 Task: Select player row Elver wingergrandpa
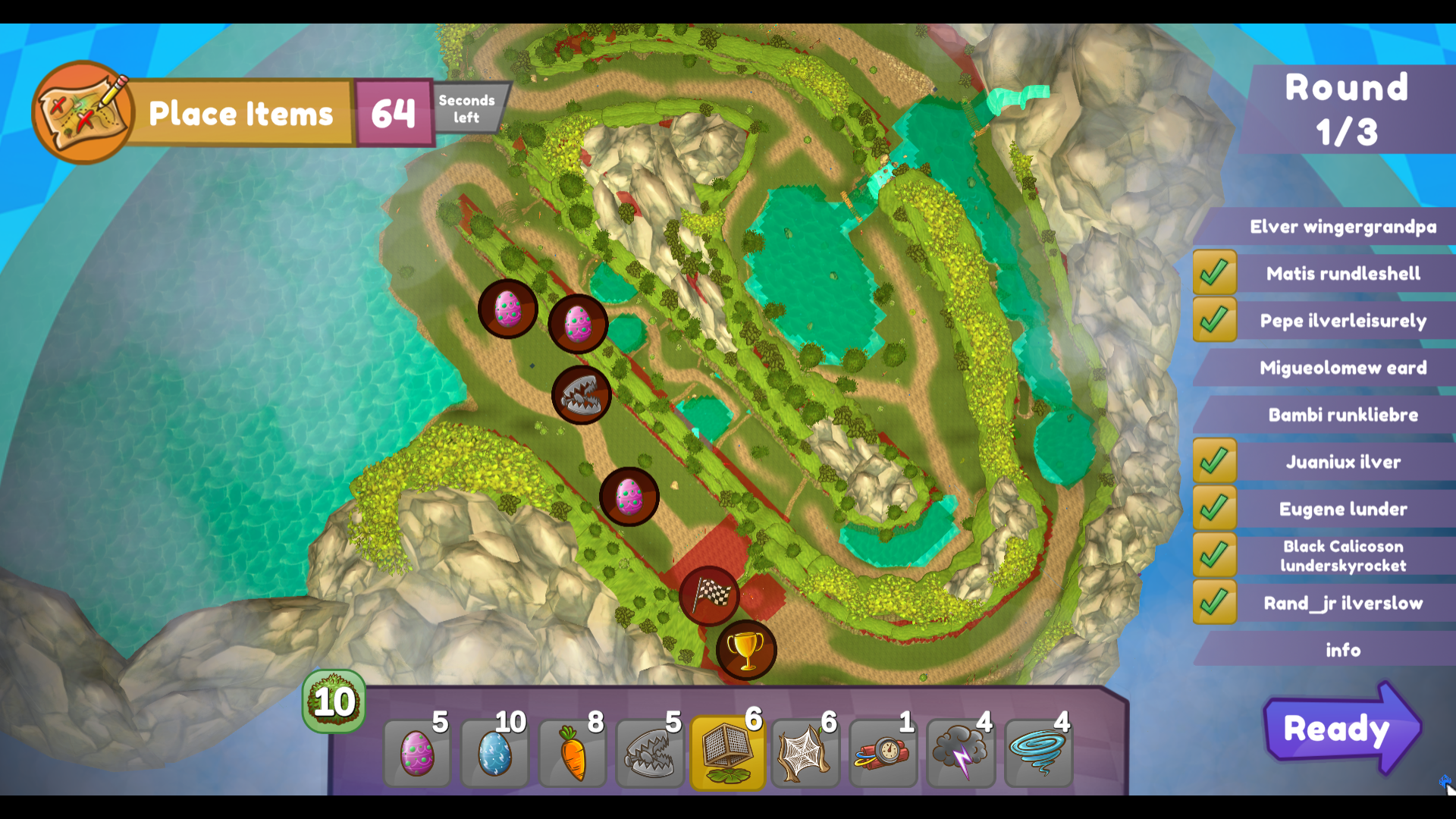click(x=1342, y=227)
